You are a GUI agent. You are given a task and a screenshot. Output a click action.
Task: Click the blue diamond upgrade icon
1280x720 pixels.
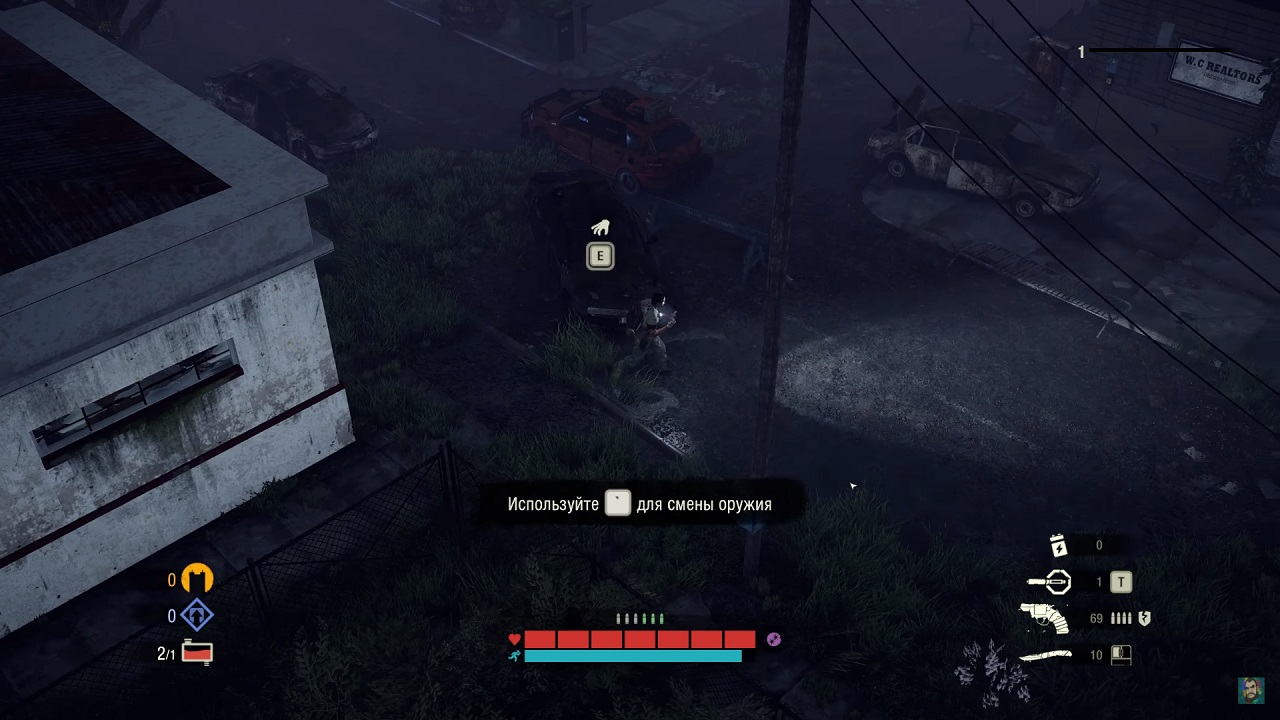point(197,616)
